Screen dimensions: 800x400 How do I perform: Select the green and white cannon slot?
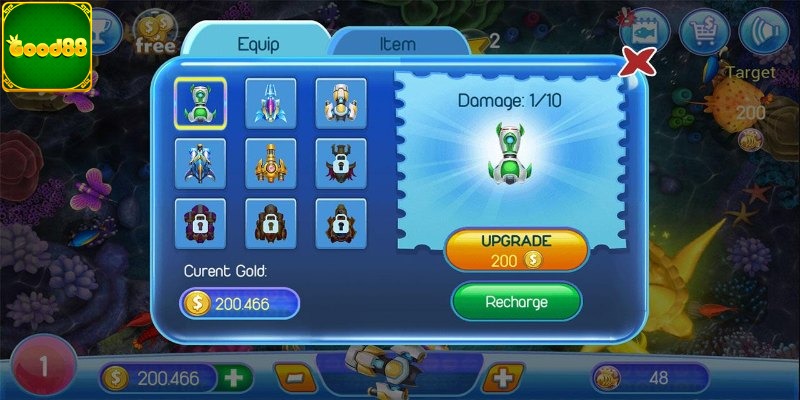[200, 103]
